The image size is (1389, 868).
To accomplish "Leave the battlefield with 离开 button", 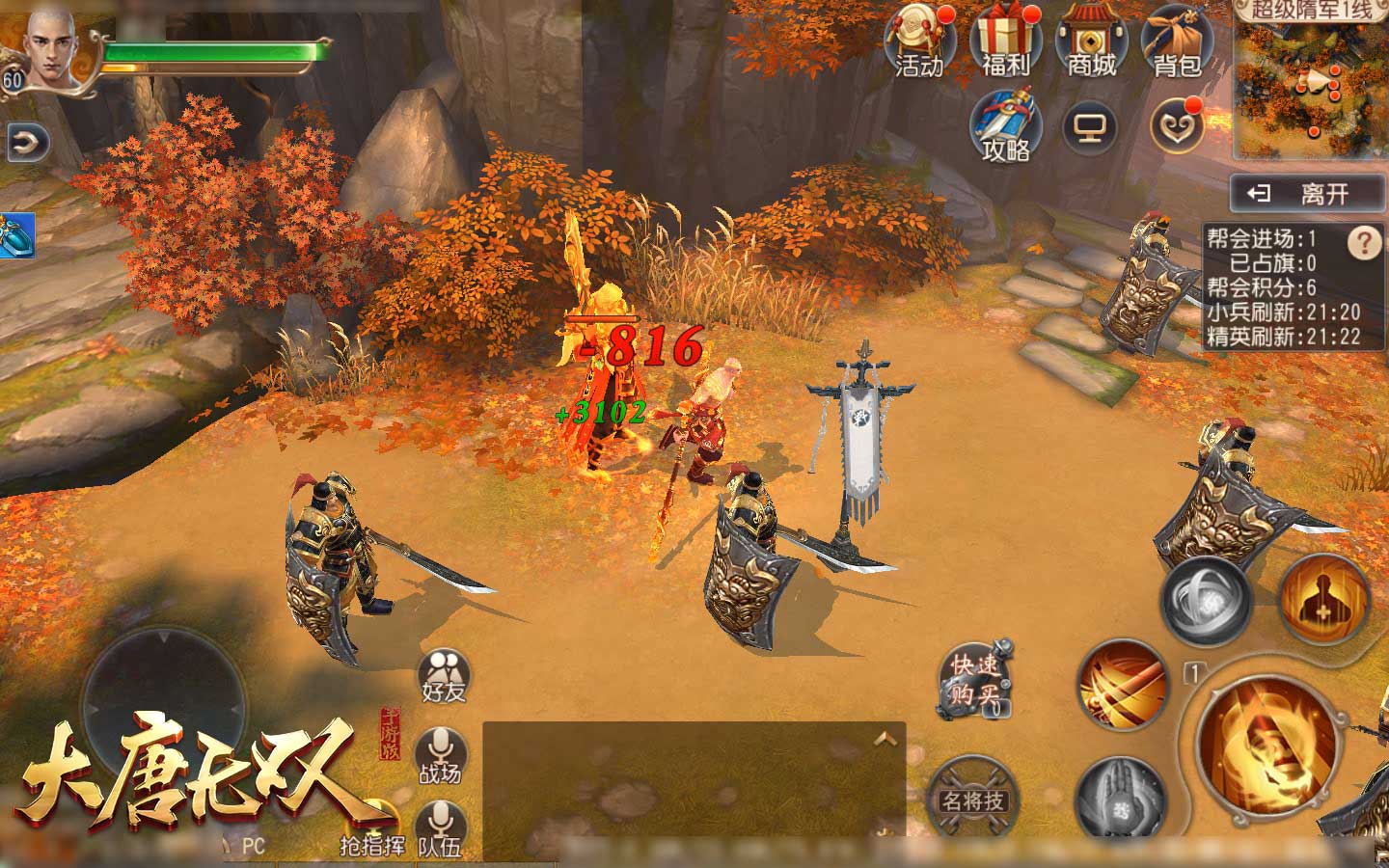I will [1307, 195].
